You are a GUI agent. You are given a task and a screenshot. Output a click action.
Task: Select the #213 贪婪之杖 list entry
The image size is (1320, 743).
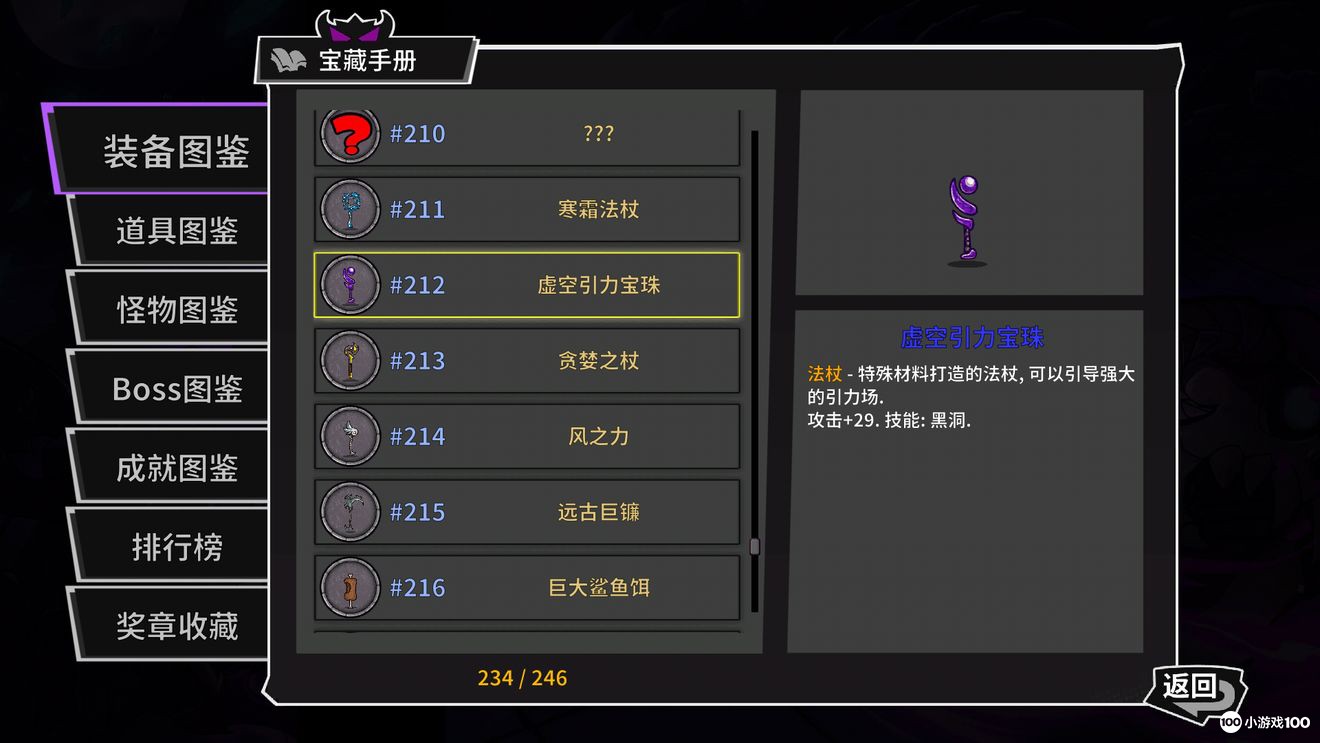coord(527,360)
